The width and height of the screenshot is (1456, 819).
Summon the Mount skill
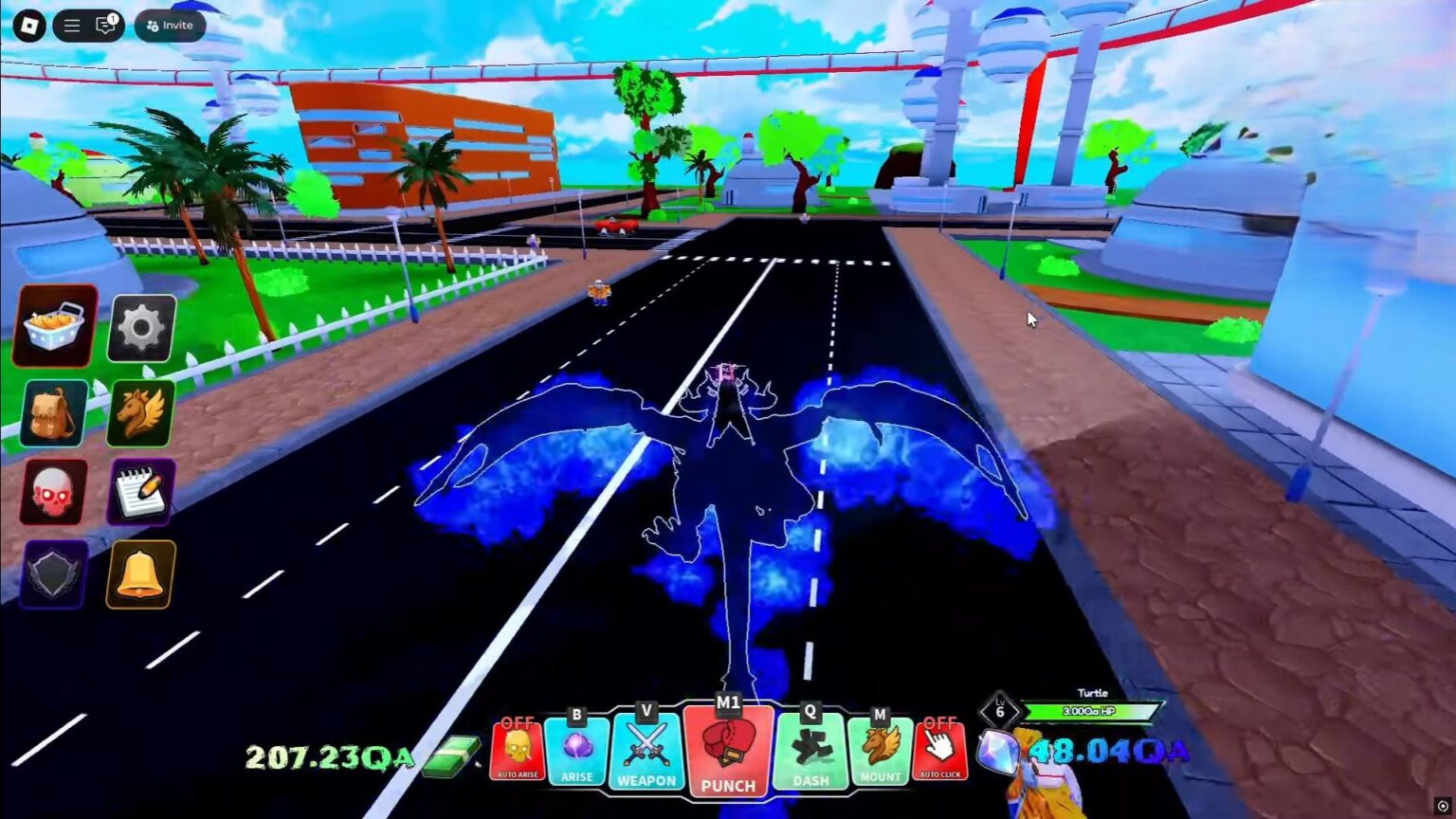880,749
